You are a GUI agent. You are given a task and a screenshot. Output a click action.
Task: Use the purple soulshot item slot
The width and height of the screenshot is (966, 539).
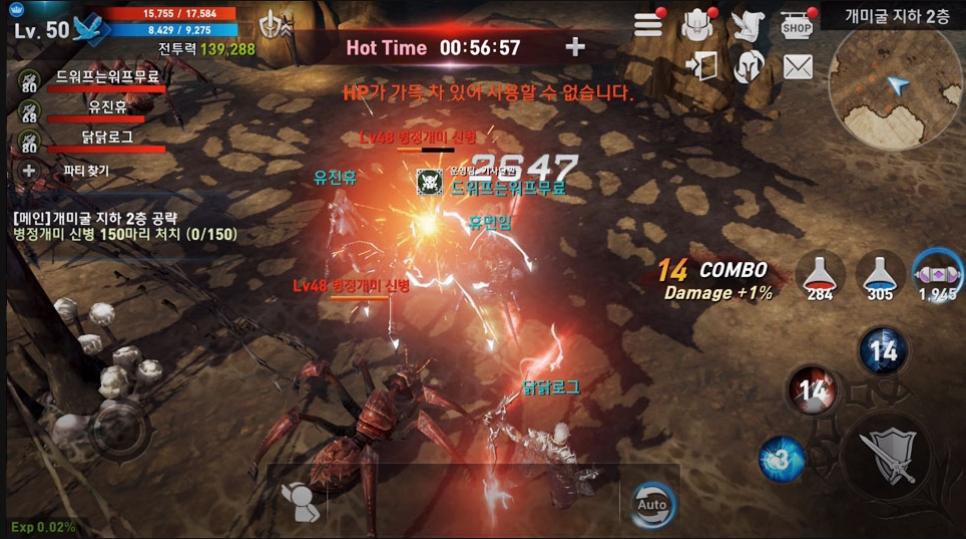pos(937,272)
